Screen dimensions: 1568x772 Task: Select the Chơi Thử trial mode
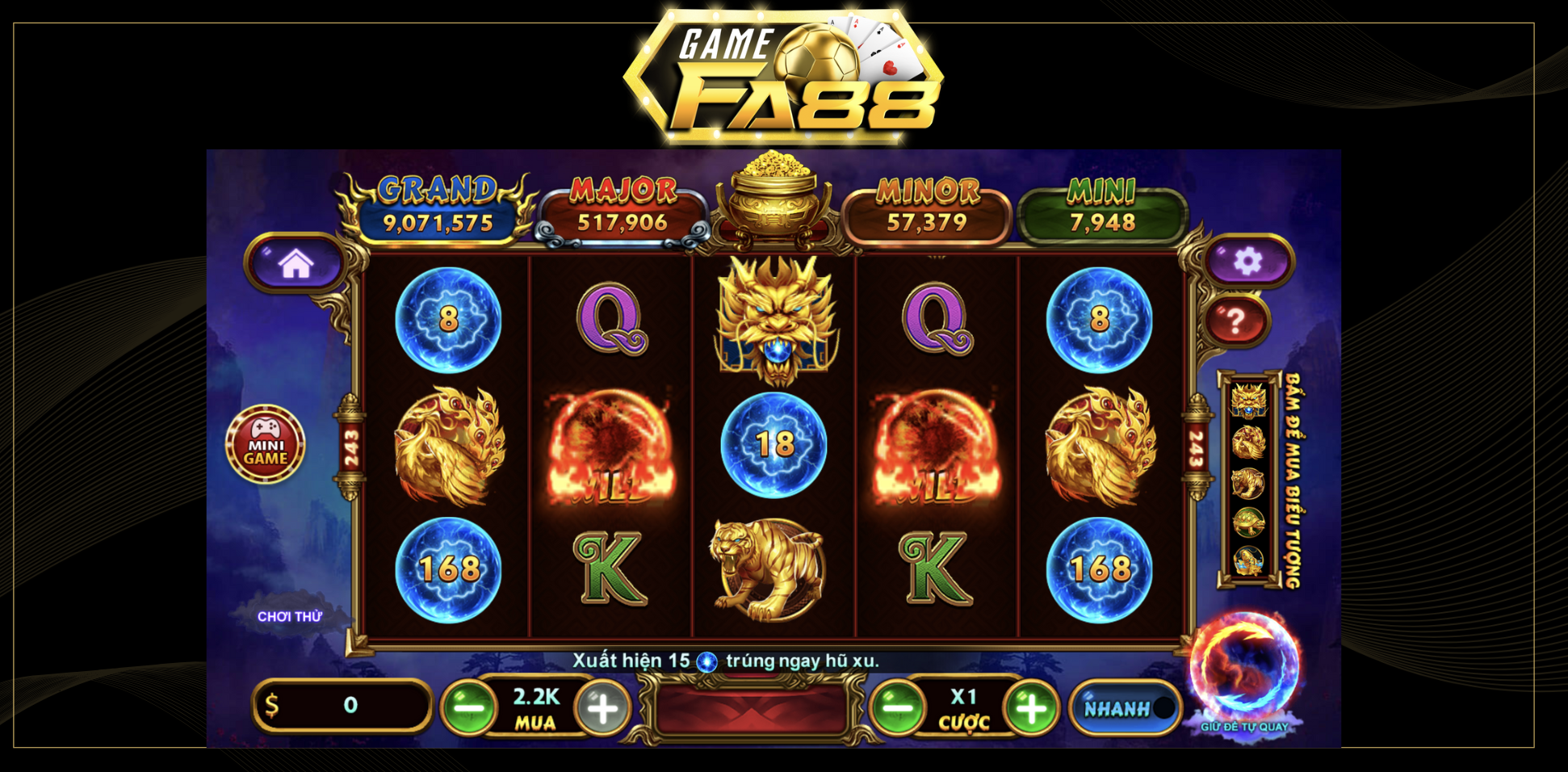pyautogui.click(x=289, y=617)
